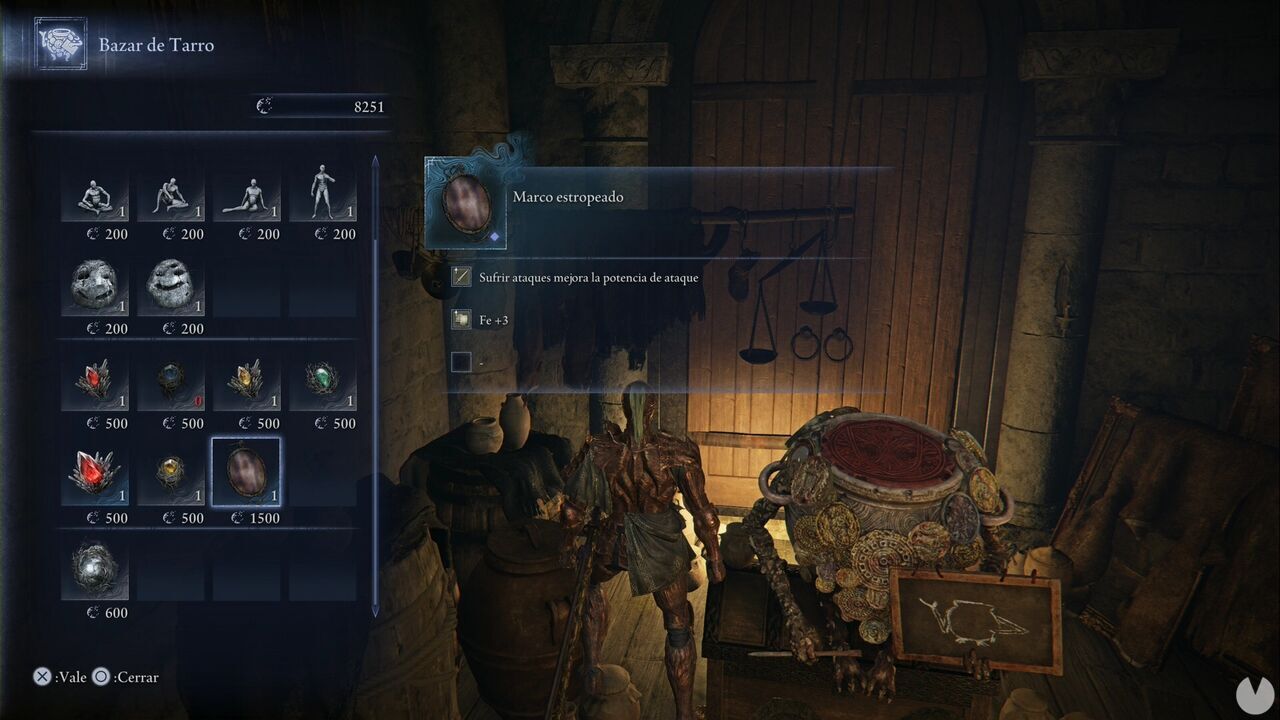
Task: Select the smiling stone mask item
Action: coord(171,288)
